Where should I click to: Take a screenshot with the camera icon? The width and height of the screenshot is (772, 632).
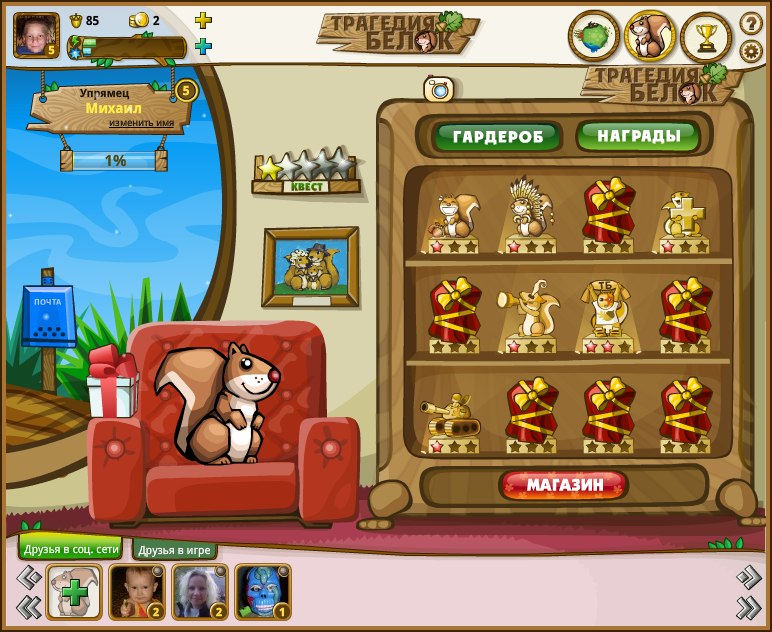pos(438,89)
